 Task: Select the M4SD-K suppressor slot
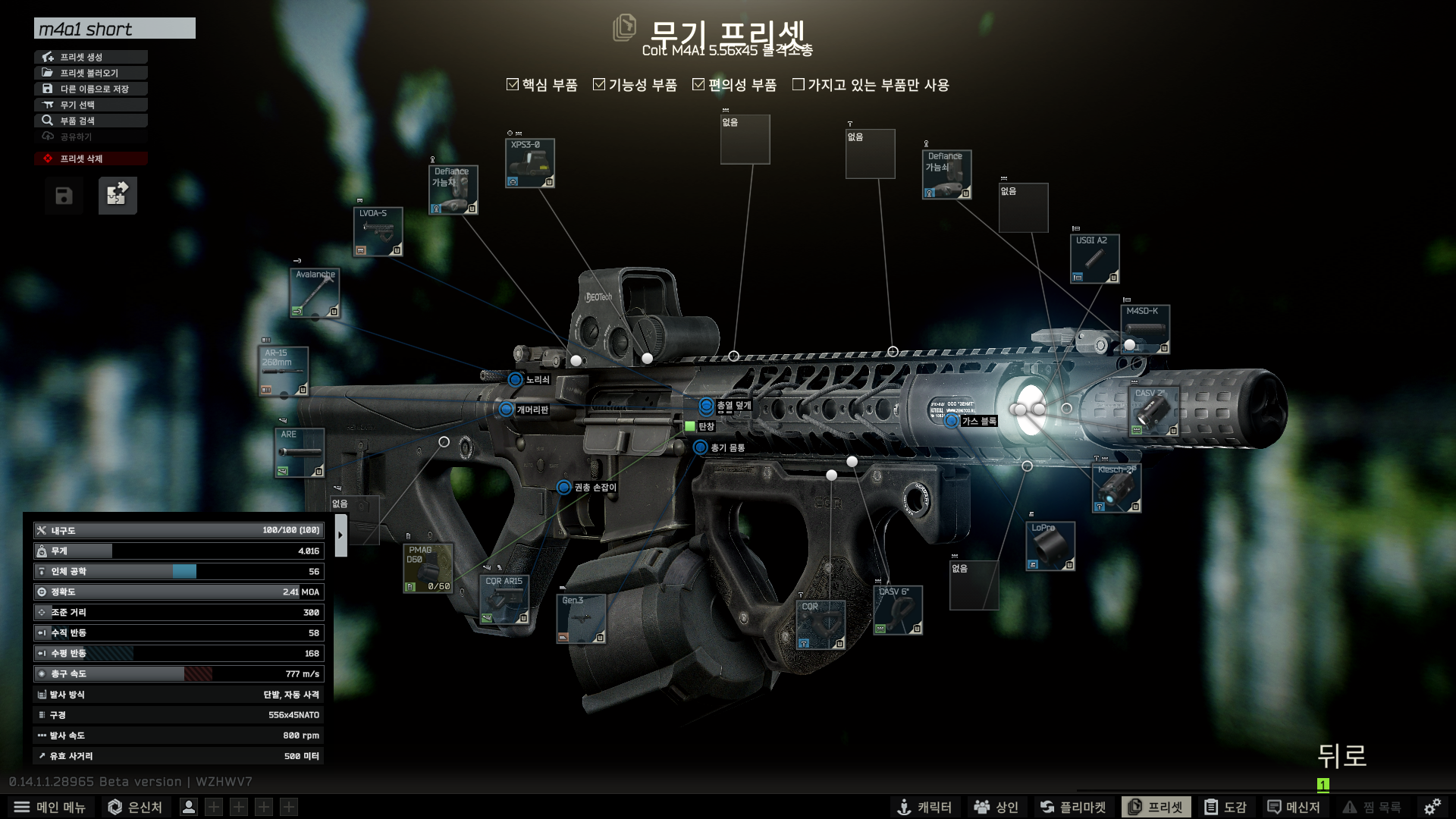(x=1145, y=329)
